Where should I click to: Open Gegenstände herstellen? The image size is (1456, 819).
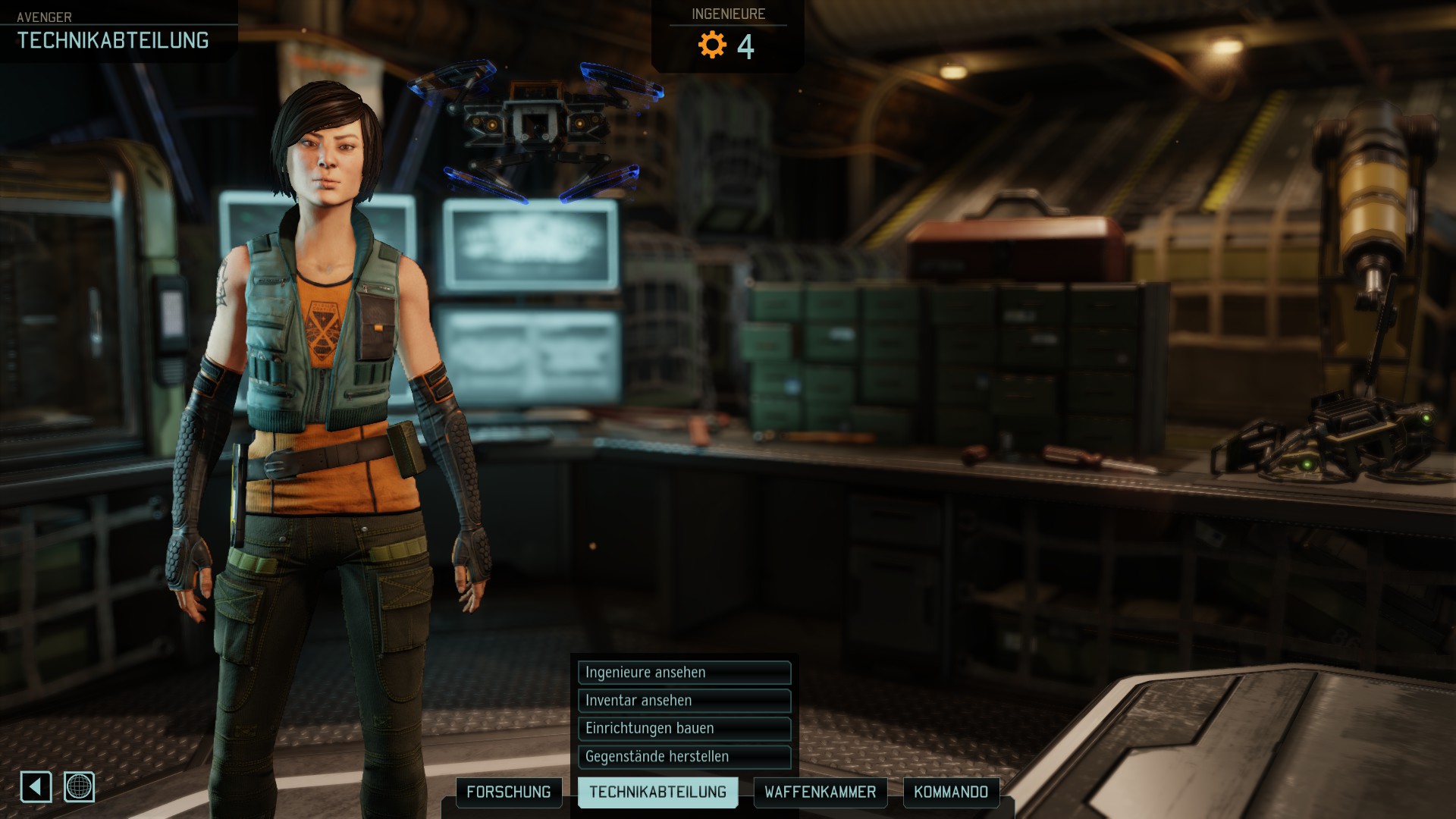[x=683, y=757]
